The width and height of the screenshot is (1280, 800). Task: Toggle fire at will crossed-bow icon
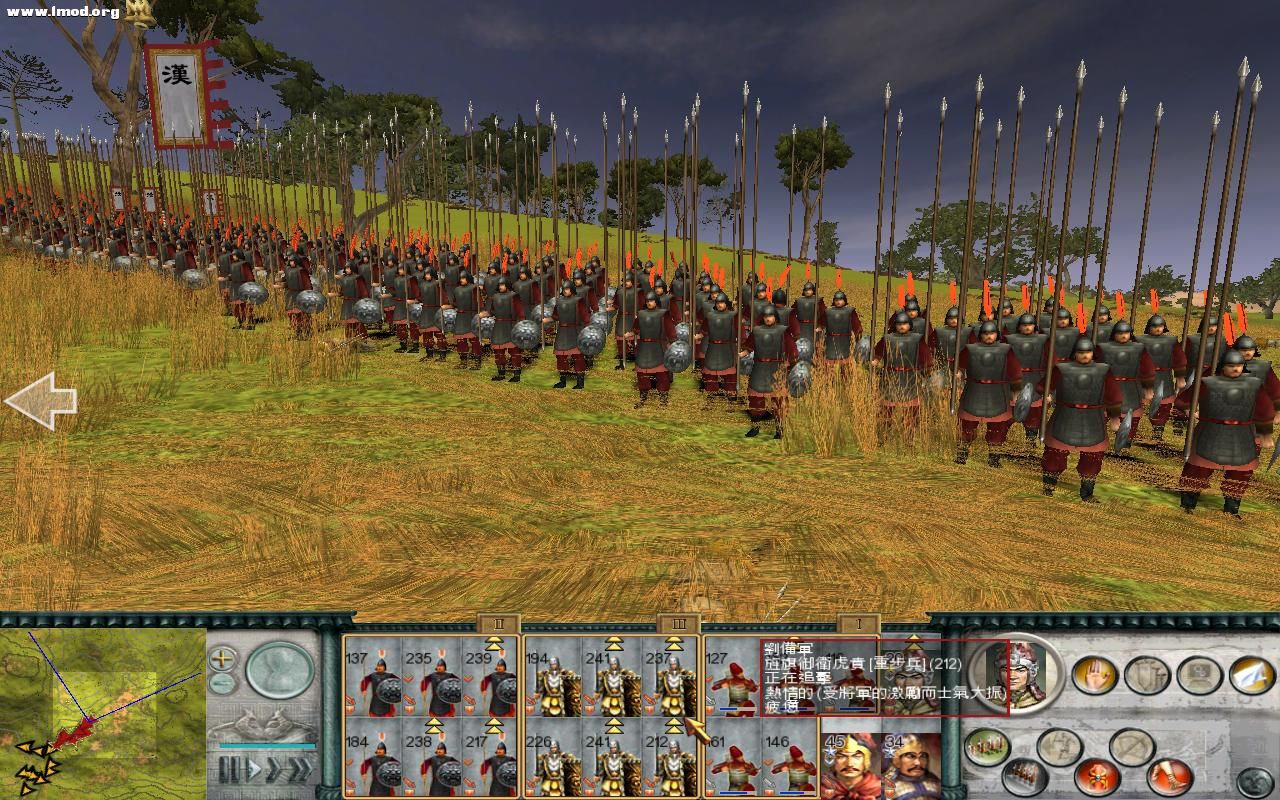pos(1133,745)
